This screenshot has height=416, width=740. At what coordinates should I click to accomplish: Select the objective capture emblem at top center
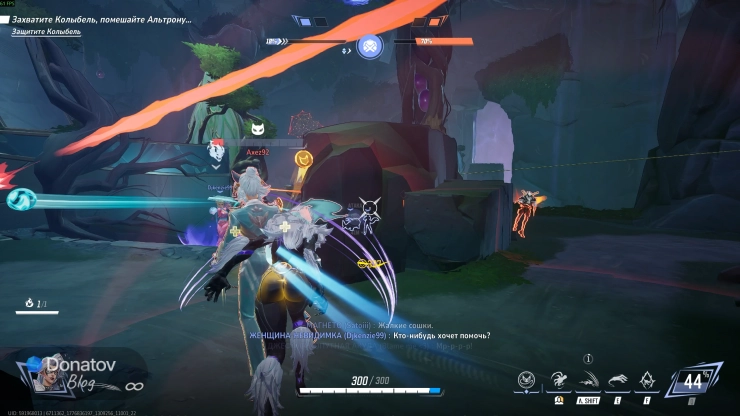pyautogui.click(x=370, y=44)
